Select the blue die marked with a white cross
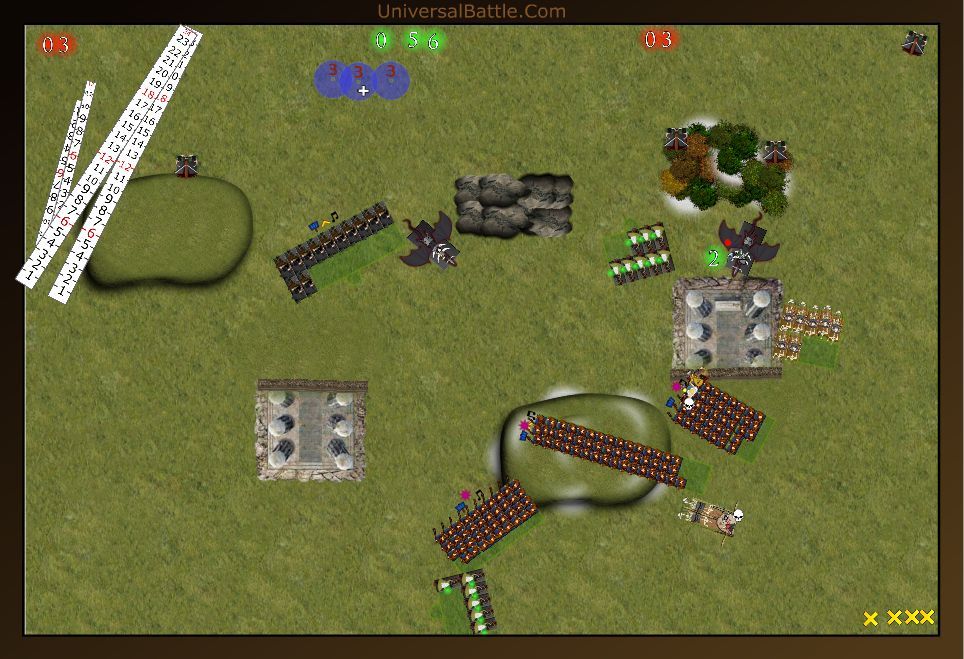Viewport: 964px width, 659px height. (361, 82)
